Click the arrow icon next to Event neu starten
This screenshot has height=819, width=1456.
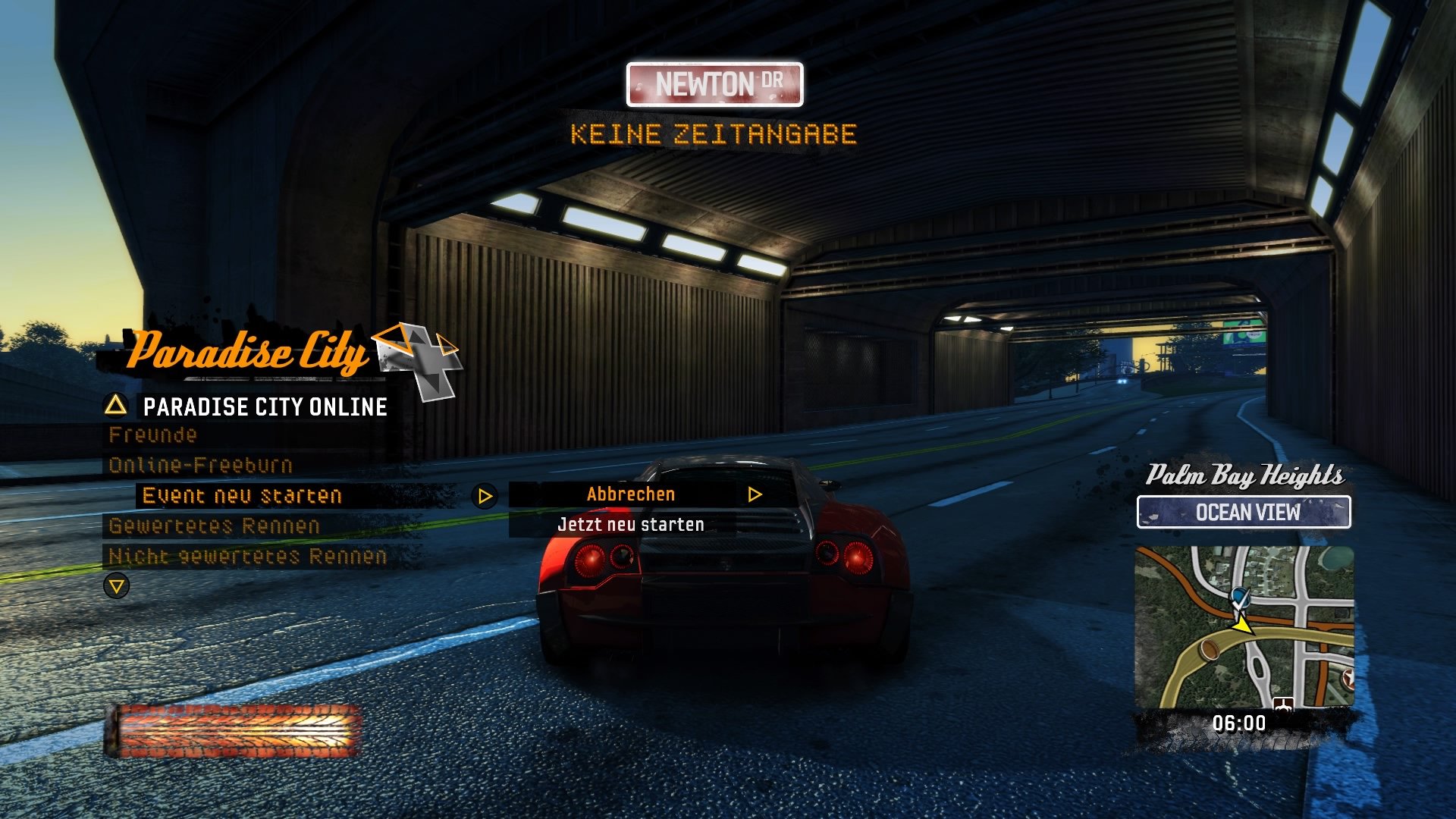pyautogui.click(x=483, y=494)
